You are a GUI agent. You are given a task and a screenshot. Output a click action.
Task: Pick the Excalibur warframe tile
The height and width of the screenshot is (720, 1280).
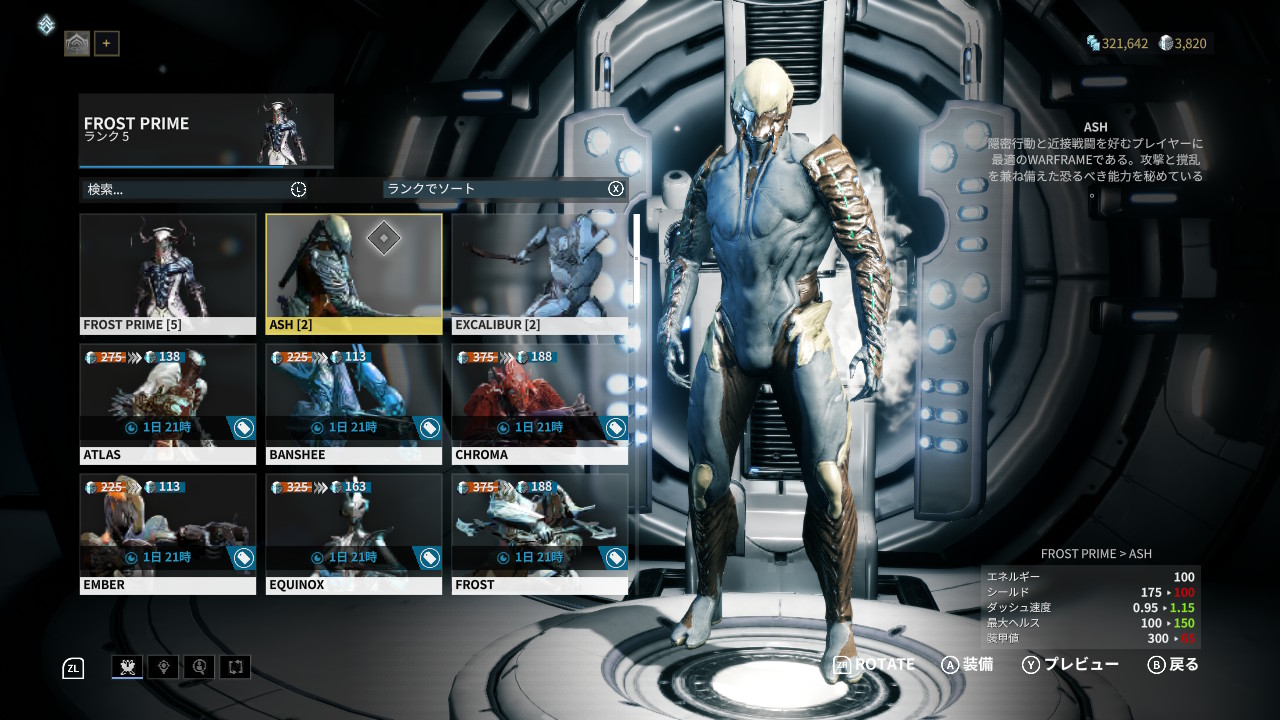540,273
